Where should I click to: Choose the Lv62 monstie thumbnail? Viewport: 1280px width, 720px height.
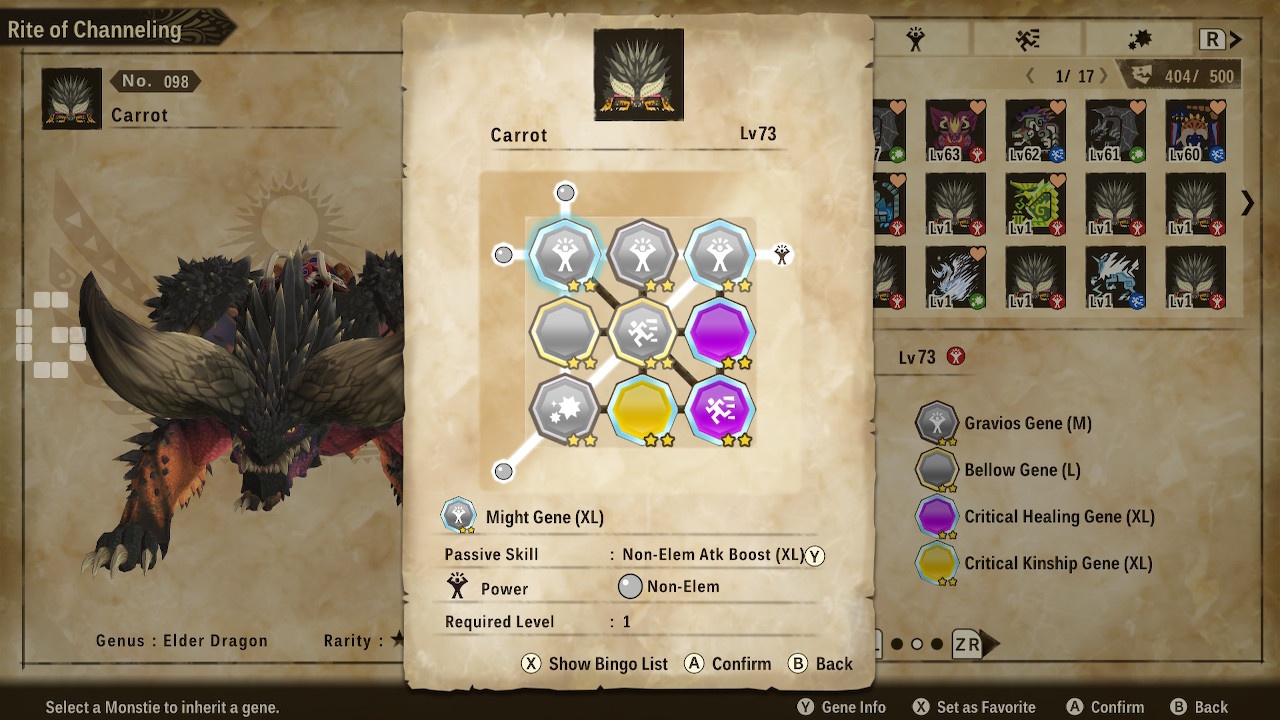pos(1035,131)
